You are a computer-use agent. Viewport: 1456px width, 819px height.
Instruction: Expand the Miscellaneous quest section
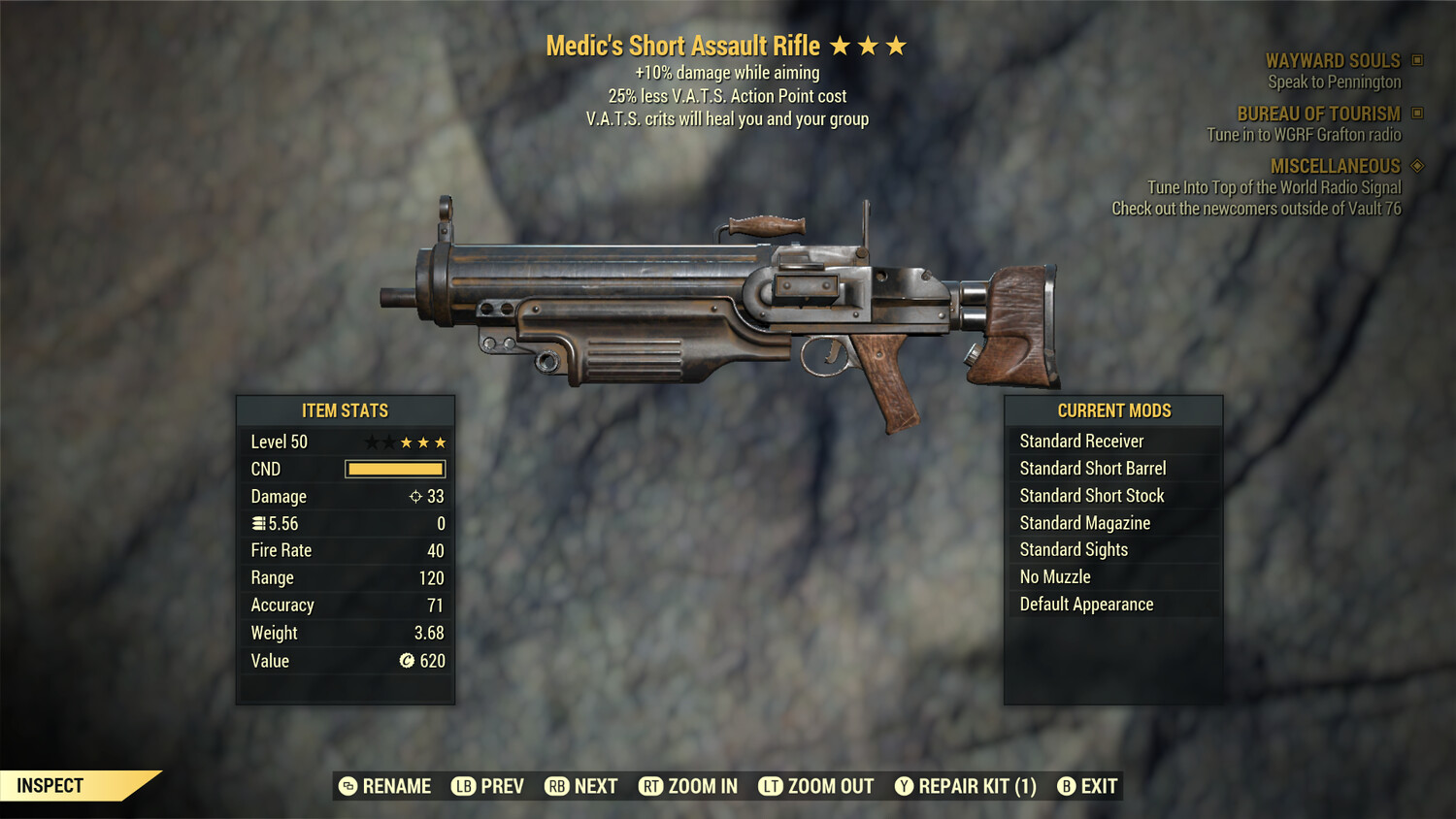[1336, 166]
